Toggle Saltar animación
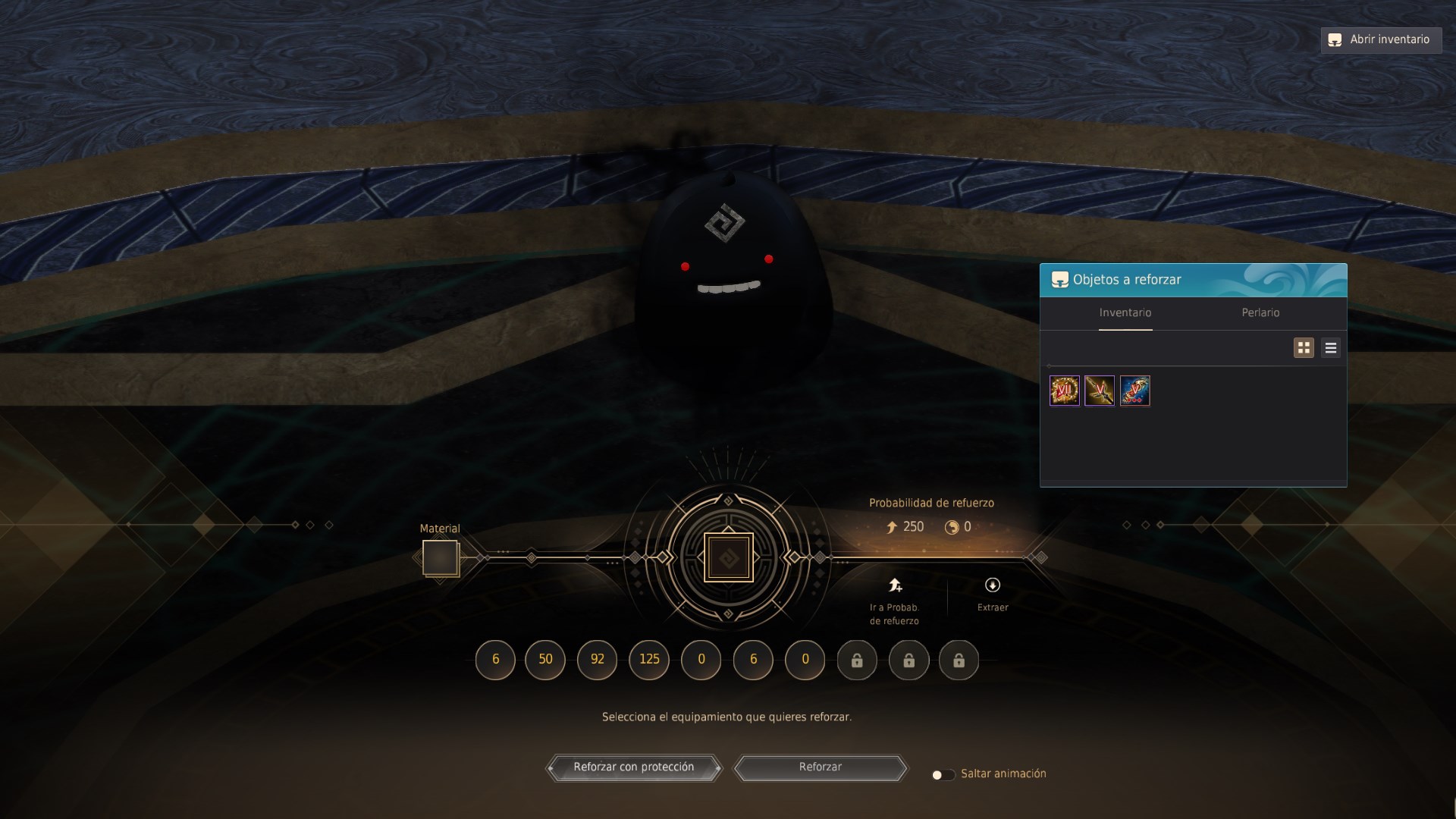The width and height of the screenshot is (1456, 819). tap(943, 774)
